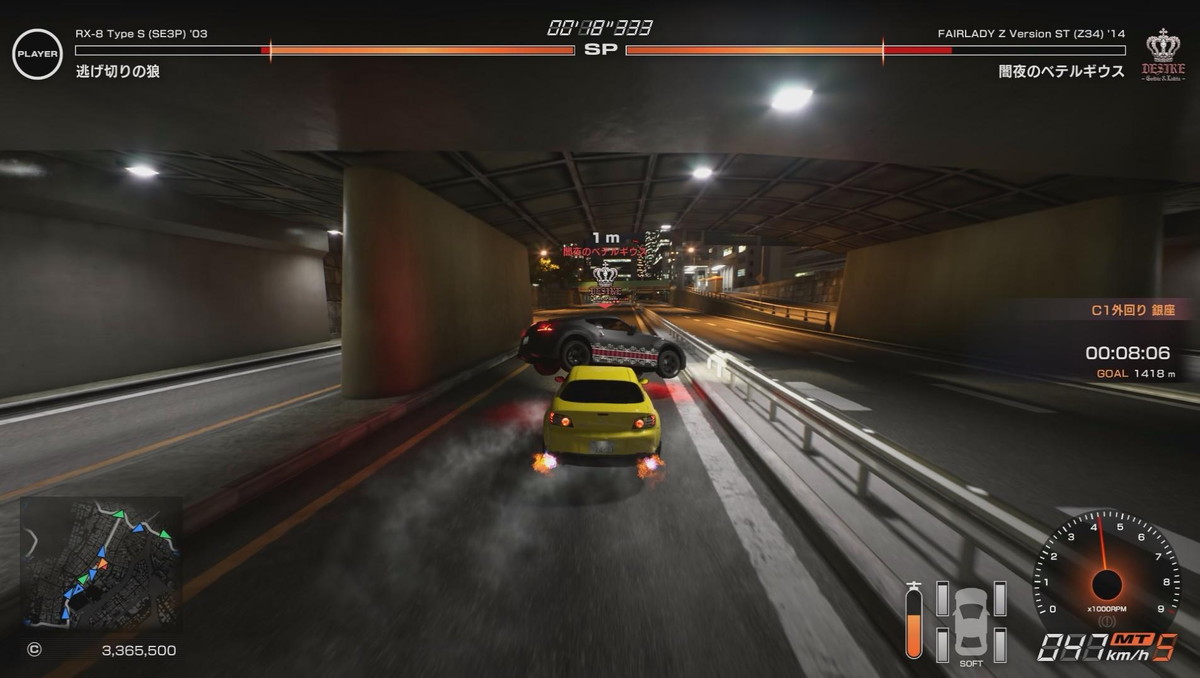1200x678 pixels.
Task: Click the DESIRE crown team emblem
Action: coord(1163,55)
